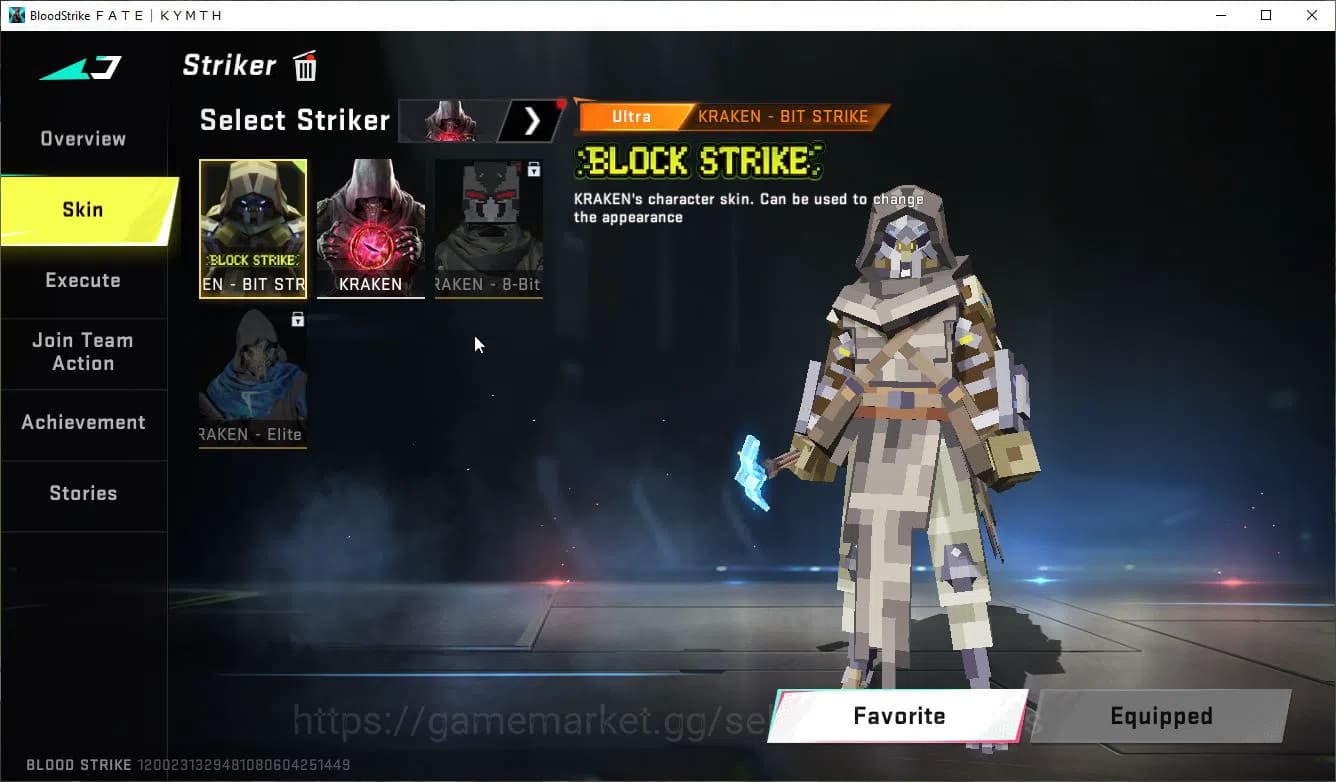Open the Join Team Action tab
This screenshot has width=1336, height=782.
82,352
